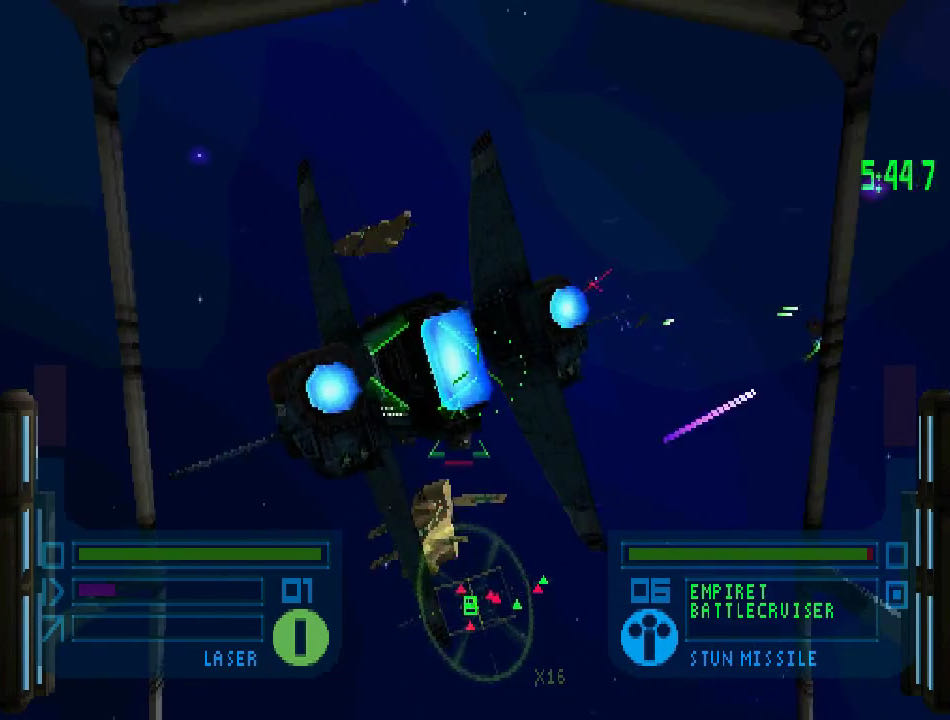Select the blue Stun Missile icon
950x720 pixels.
[x=649, y=637]
